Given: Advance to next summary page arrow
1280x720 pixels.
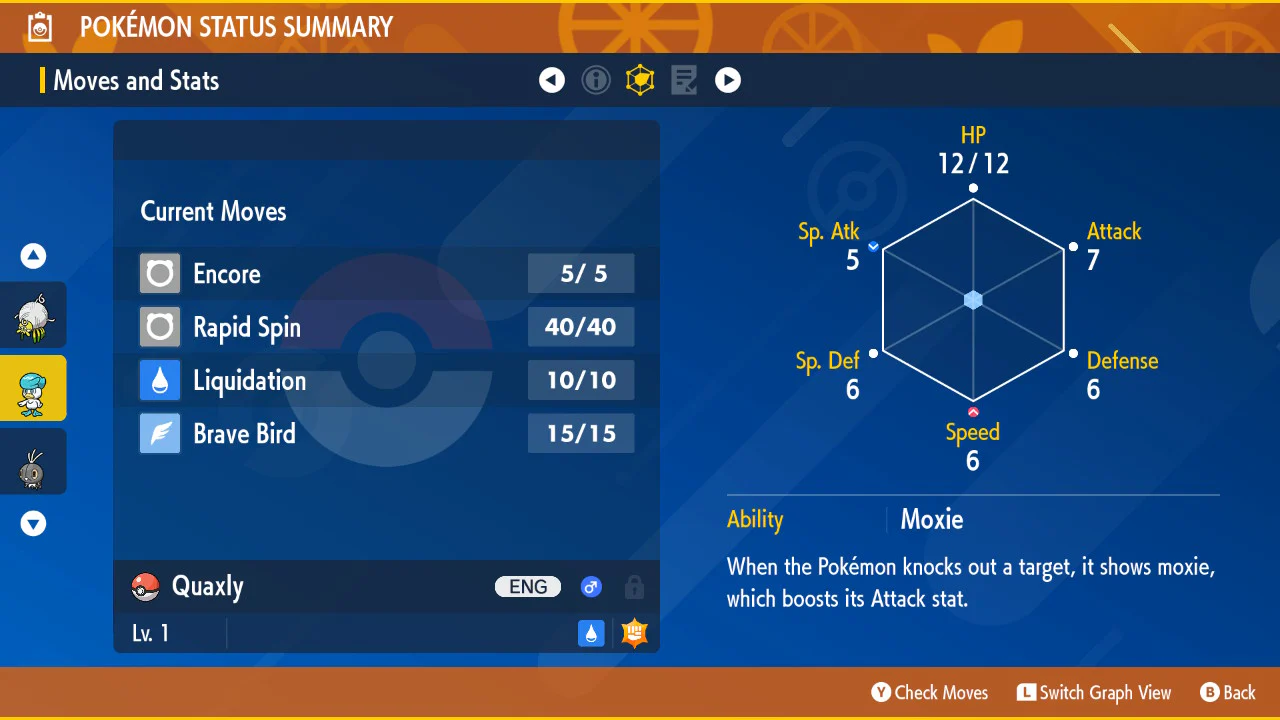Looking at the screenshot, I should (728, 80).
